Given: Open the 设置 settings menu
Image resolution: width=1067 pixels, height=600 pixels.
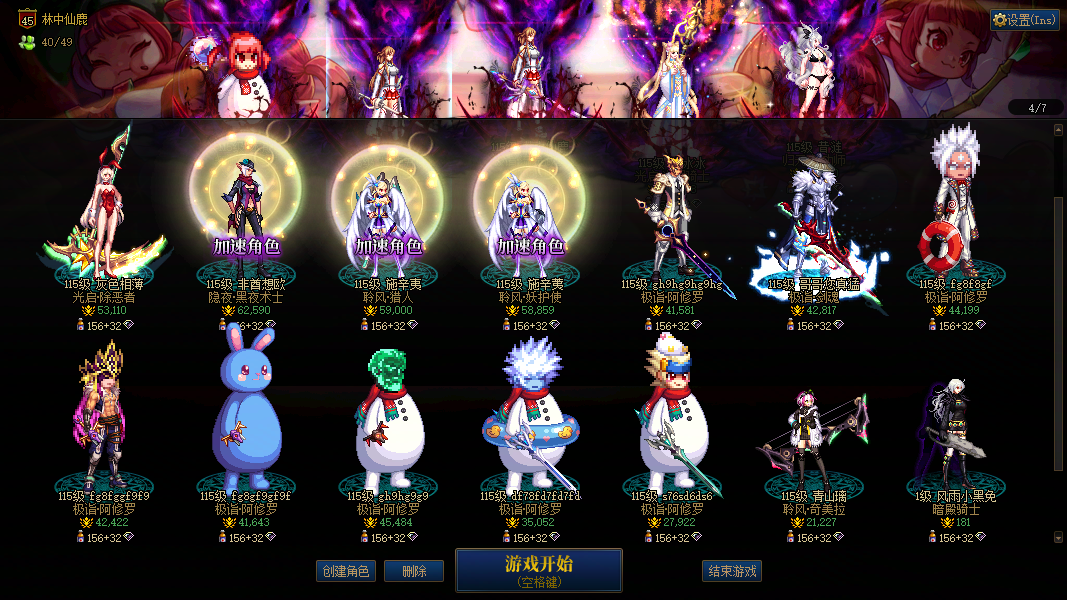Looking at the screenshot, I should coord(1025,20).
